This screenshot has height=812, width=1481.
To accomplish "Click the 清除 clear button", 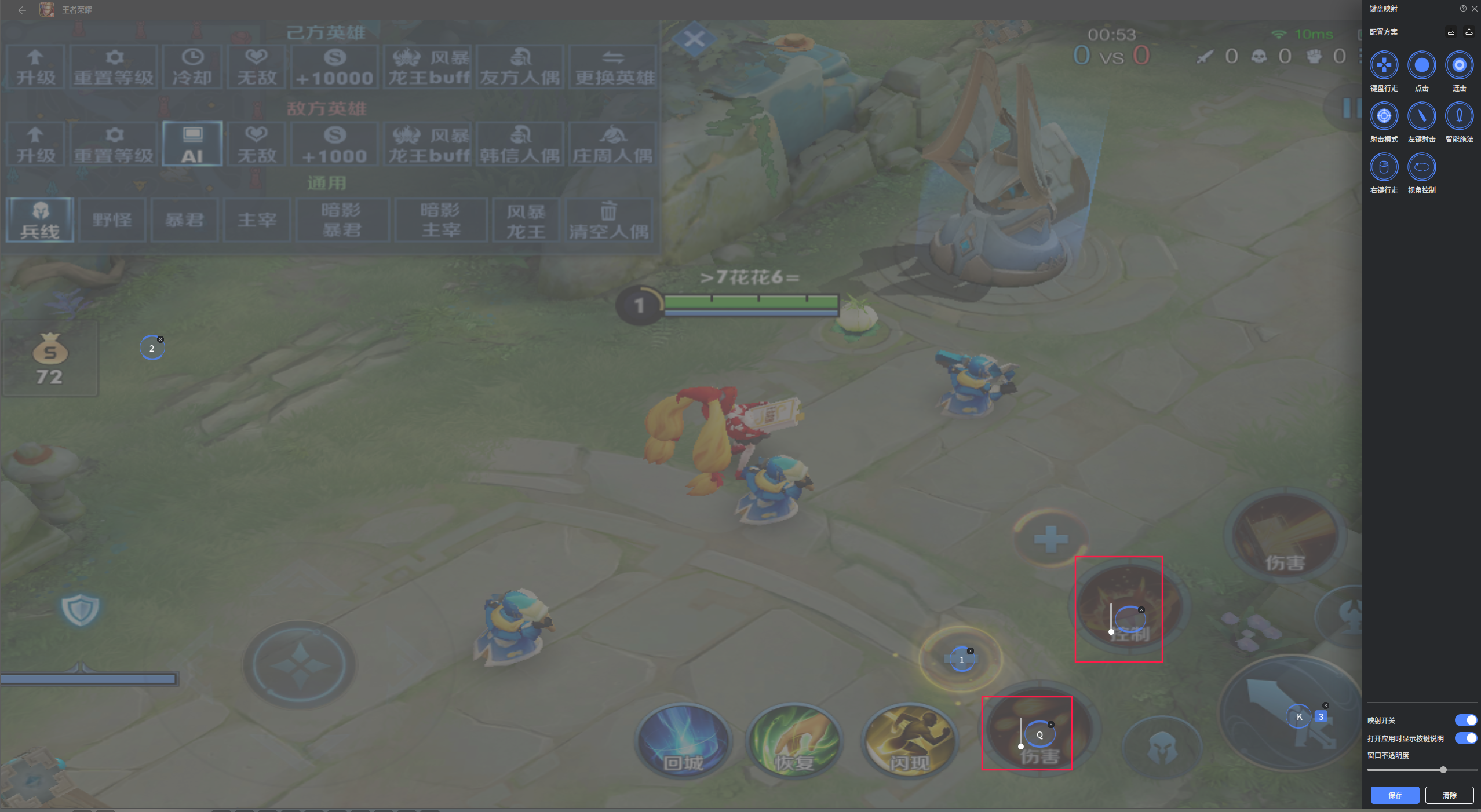I will [x=1449, y=795].
